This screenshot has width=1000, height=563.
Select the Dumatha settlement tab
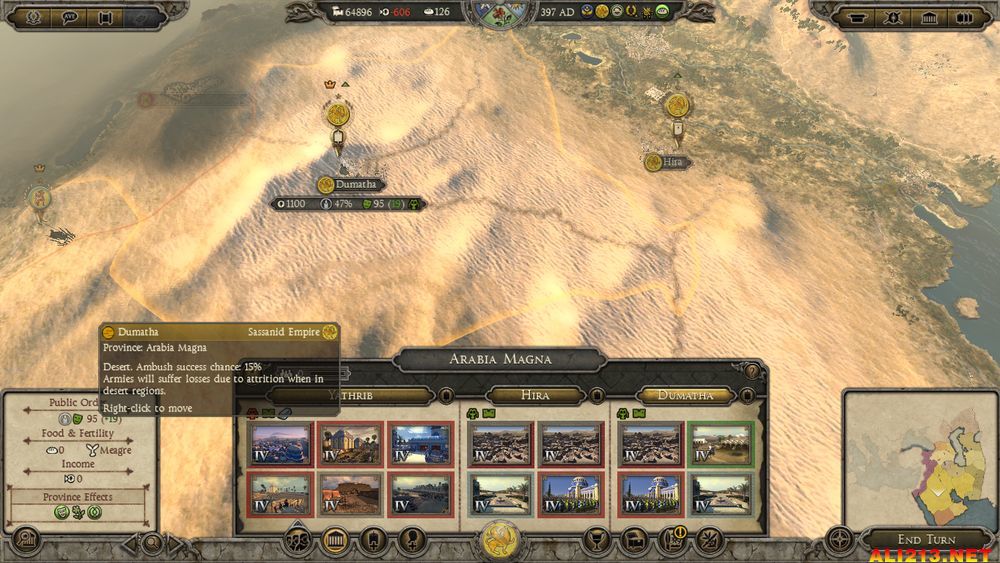(x=685, y=395)
